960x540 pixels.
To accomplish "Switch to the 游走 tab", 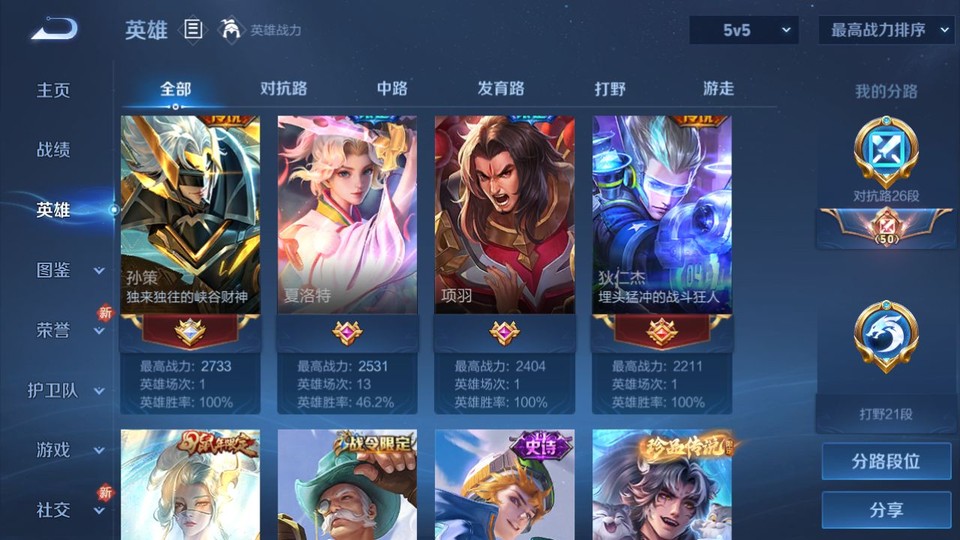I will pos(718,89).
